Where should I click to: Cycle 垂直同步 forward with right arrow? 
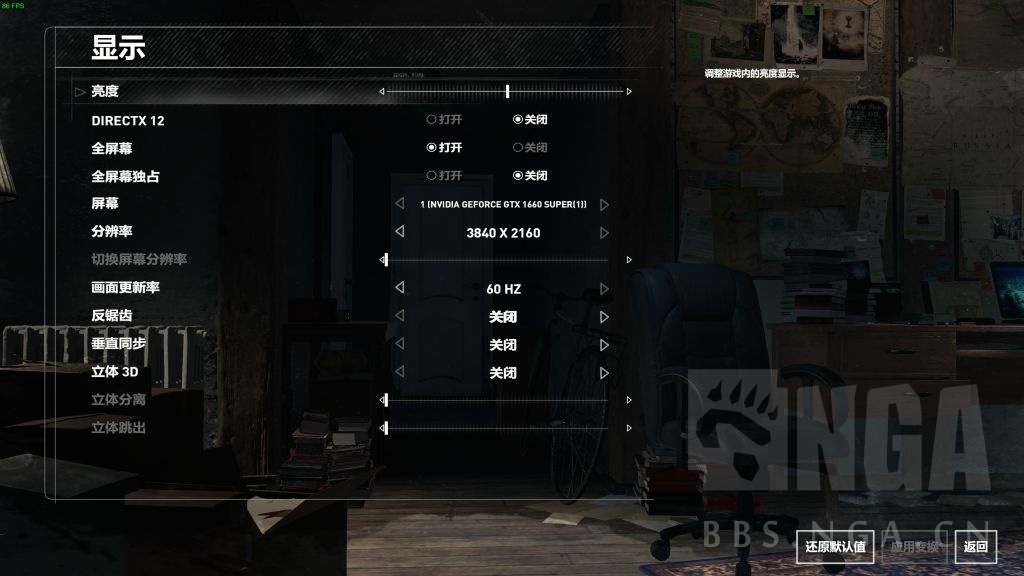(x=604, y=344)
